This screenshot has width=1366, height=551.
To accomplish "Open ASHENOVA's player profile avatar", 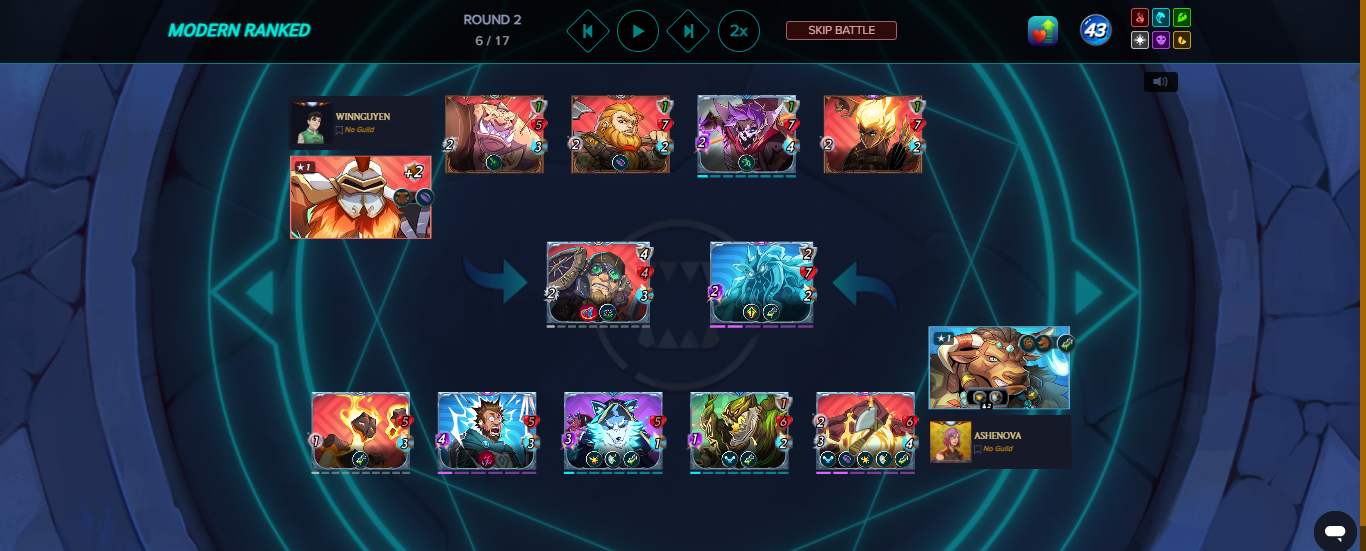I will point(950,442).
